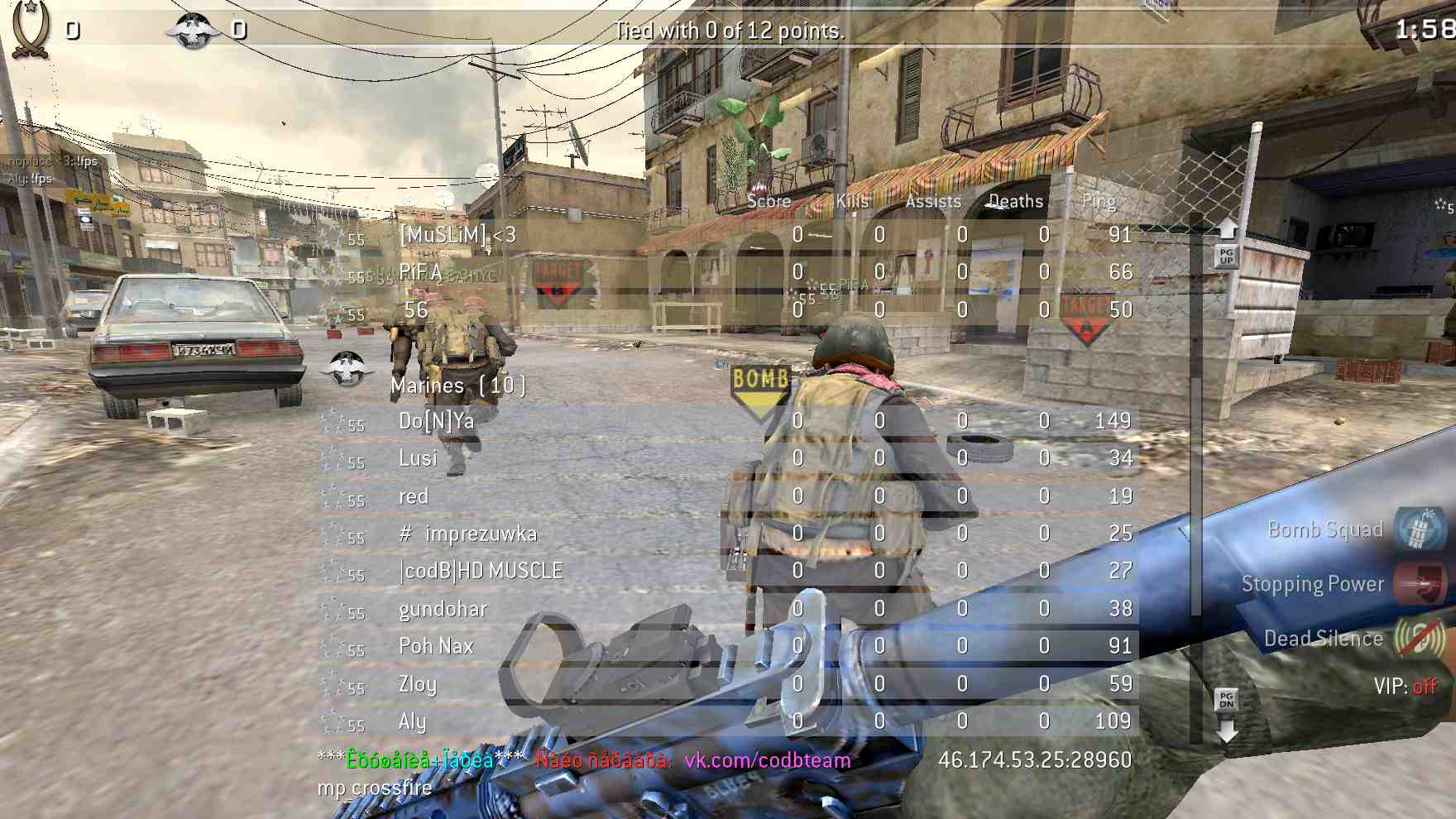Click the Ping column header
The width and height of the screenshot is (1456, 819).
click(x=1099, y=201)
